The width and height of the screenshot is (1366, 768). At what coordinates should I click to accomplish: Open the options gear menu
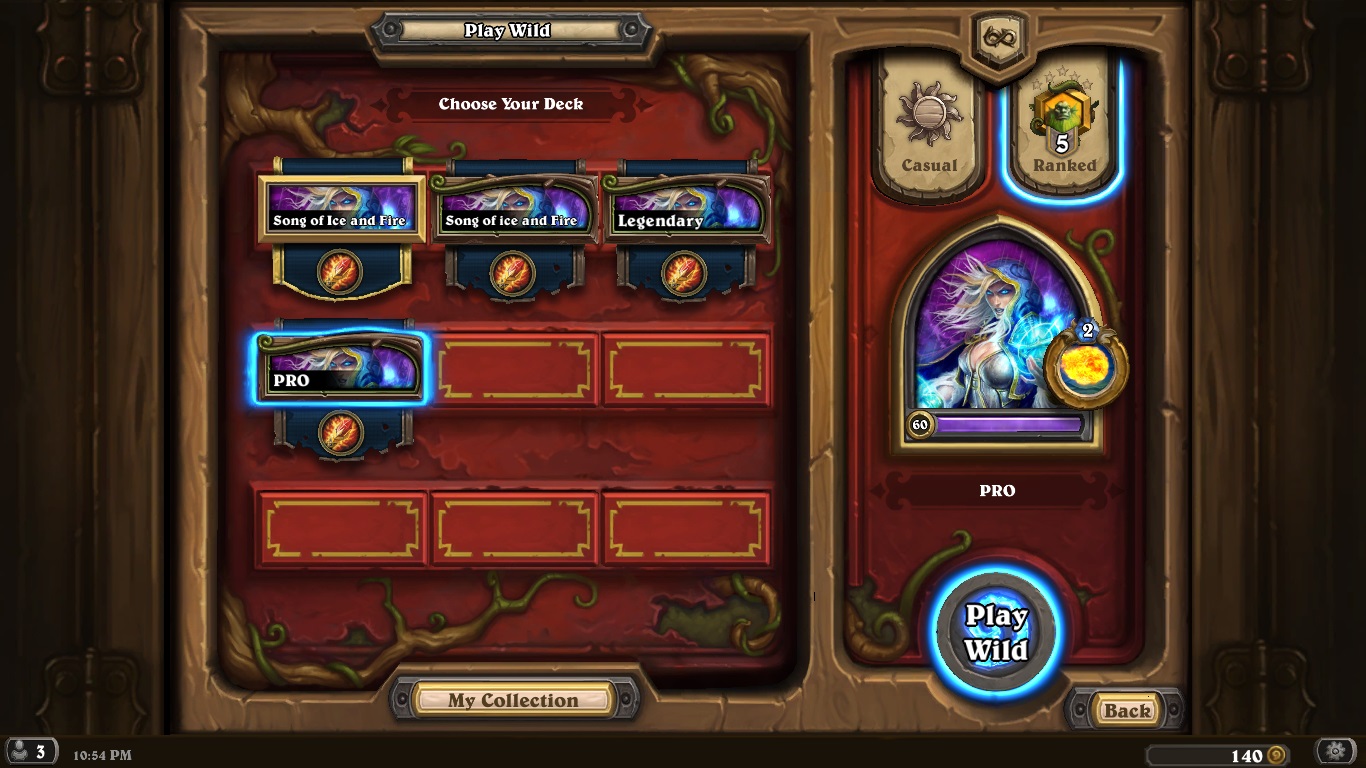point(1337,750)
